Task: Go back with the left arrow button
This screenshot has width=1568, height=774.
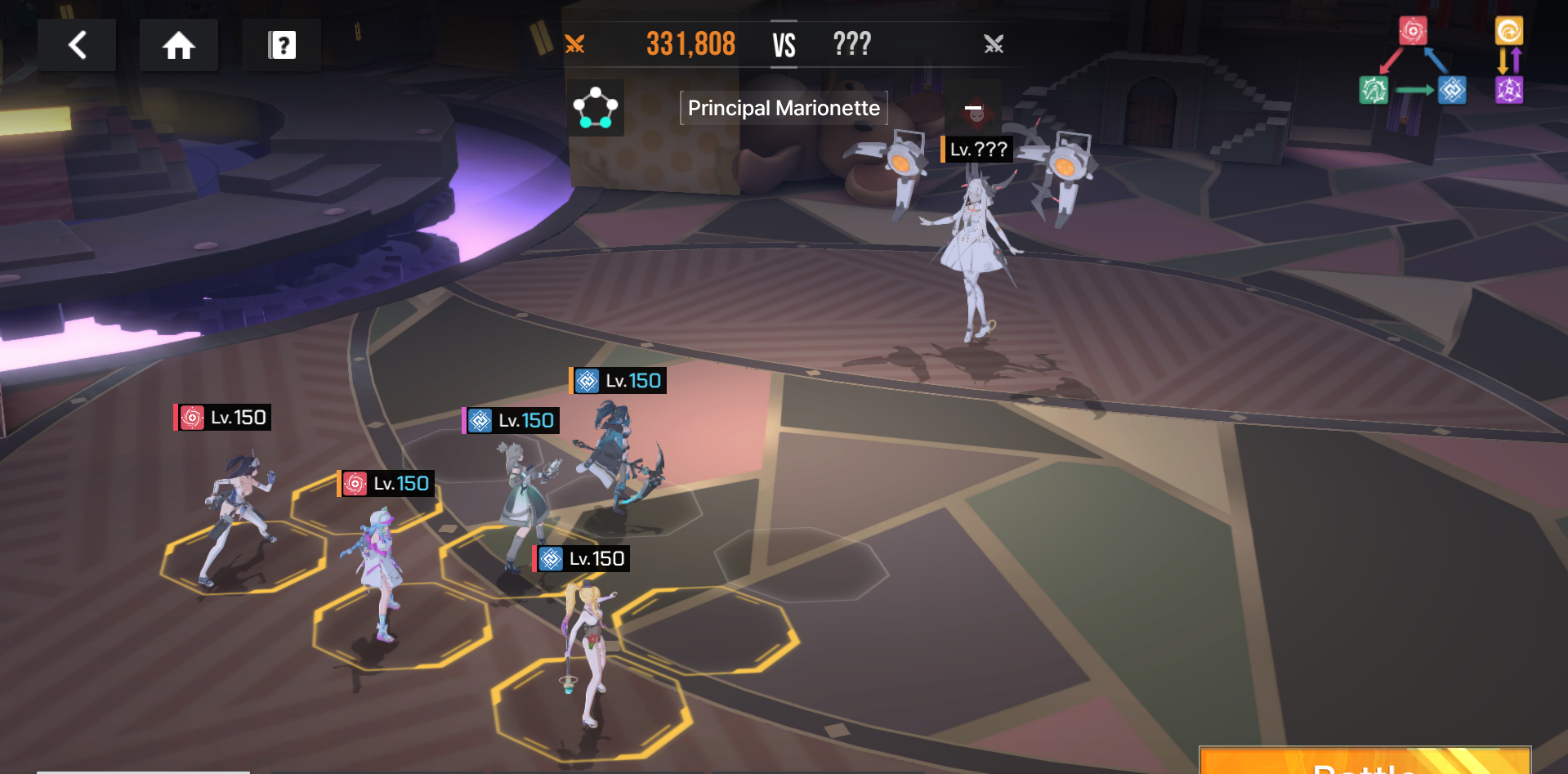Action: click(77, 45)
